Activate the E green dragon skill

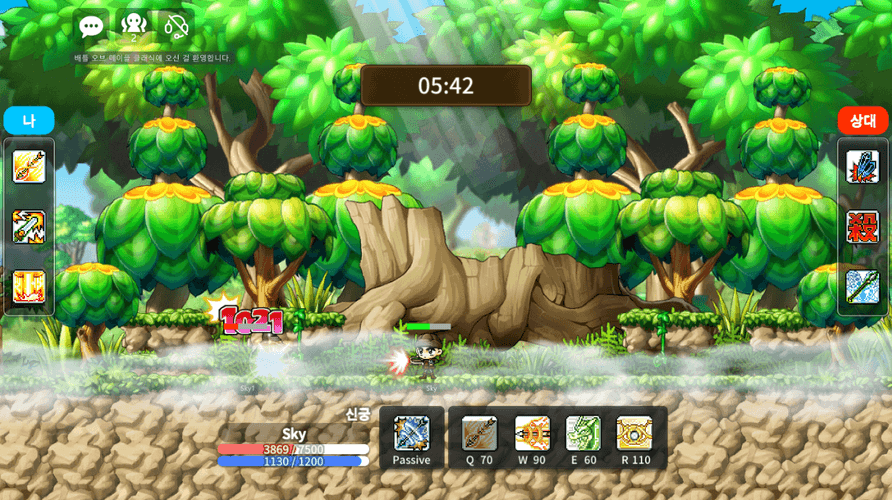click(x=583, y=434)
